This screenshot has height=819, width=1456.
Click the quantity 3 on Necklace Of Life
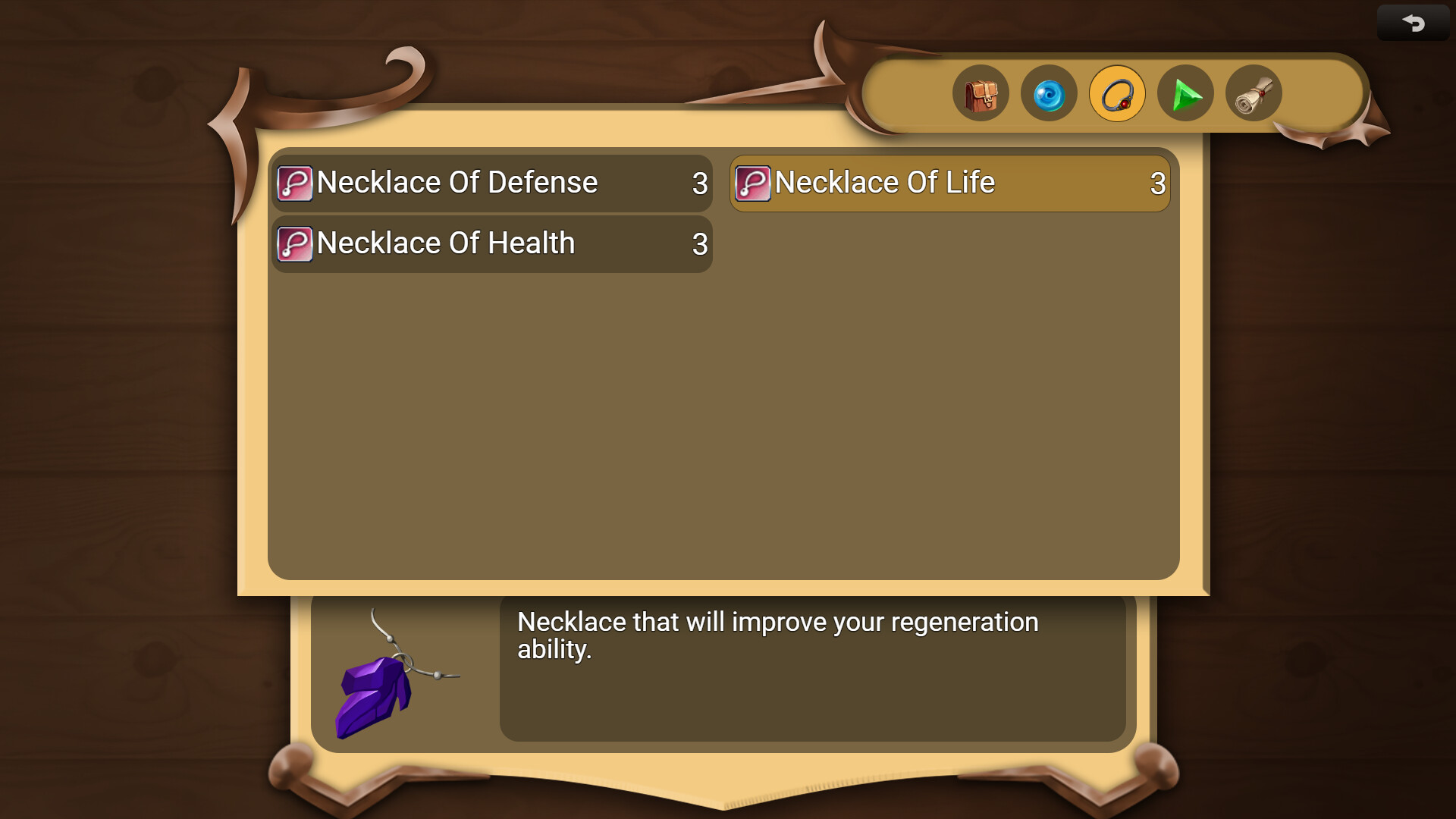(x=1157, y=183)
